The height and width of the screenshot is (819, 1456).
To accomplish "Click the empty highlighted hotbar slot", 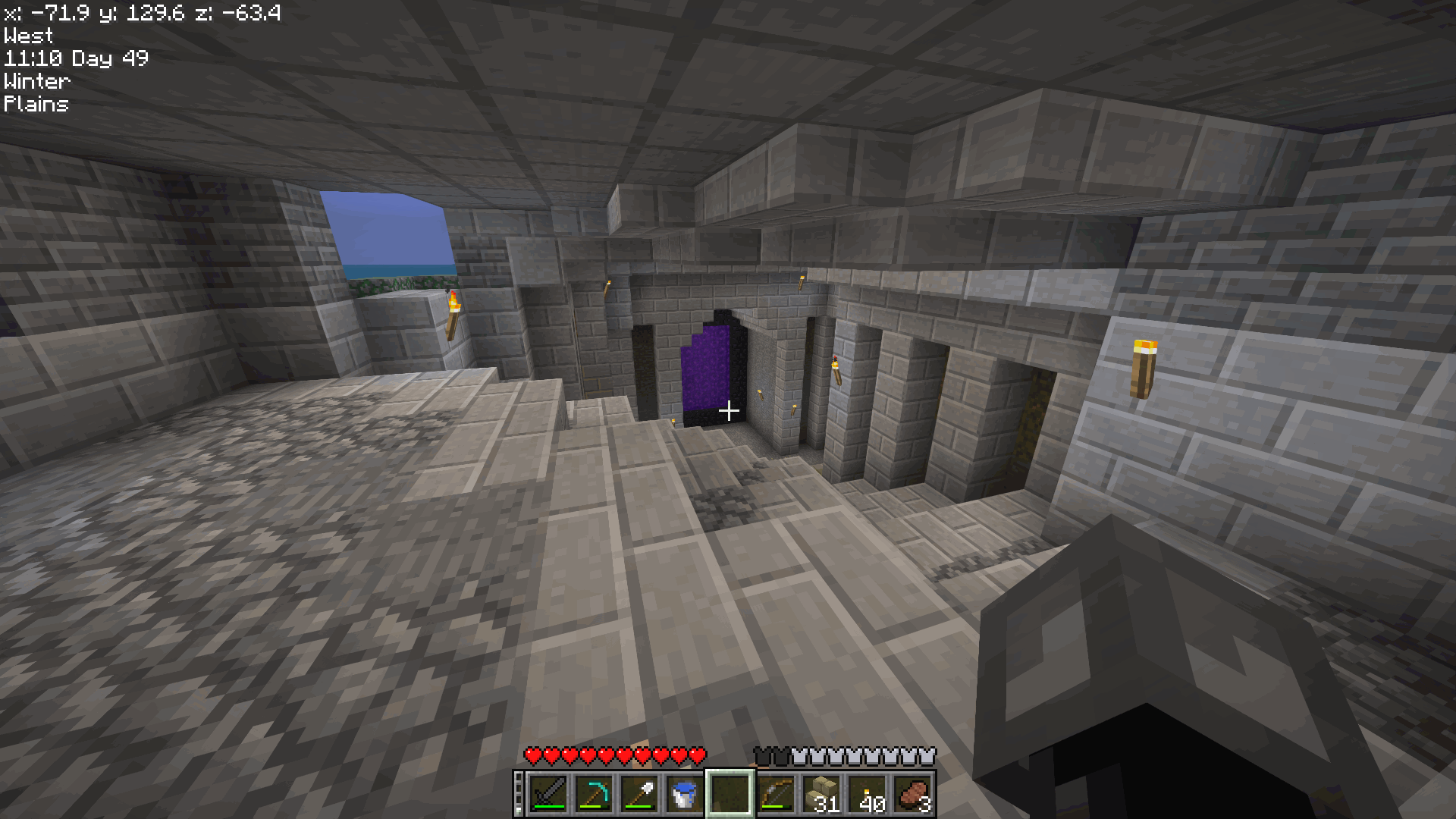I will tap(730, 793).
